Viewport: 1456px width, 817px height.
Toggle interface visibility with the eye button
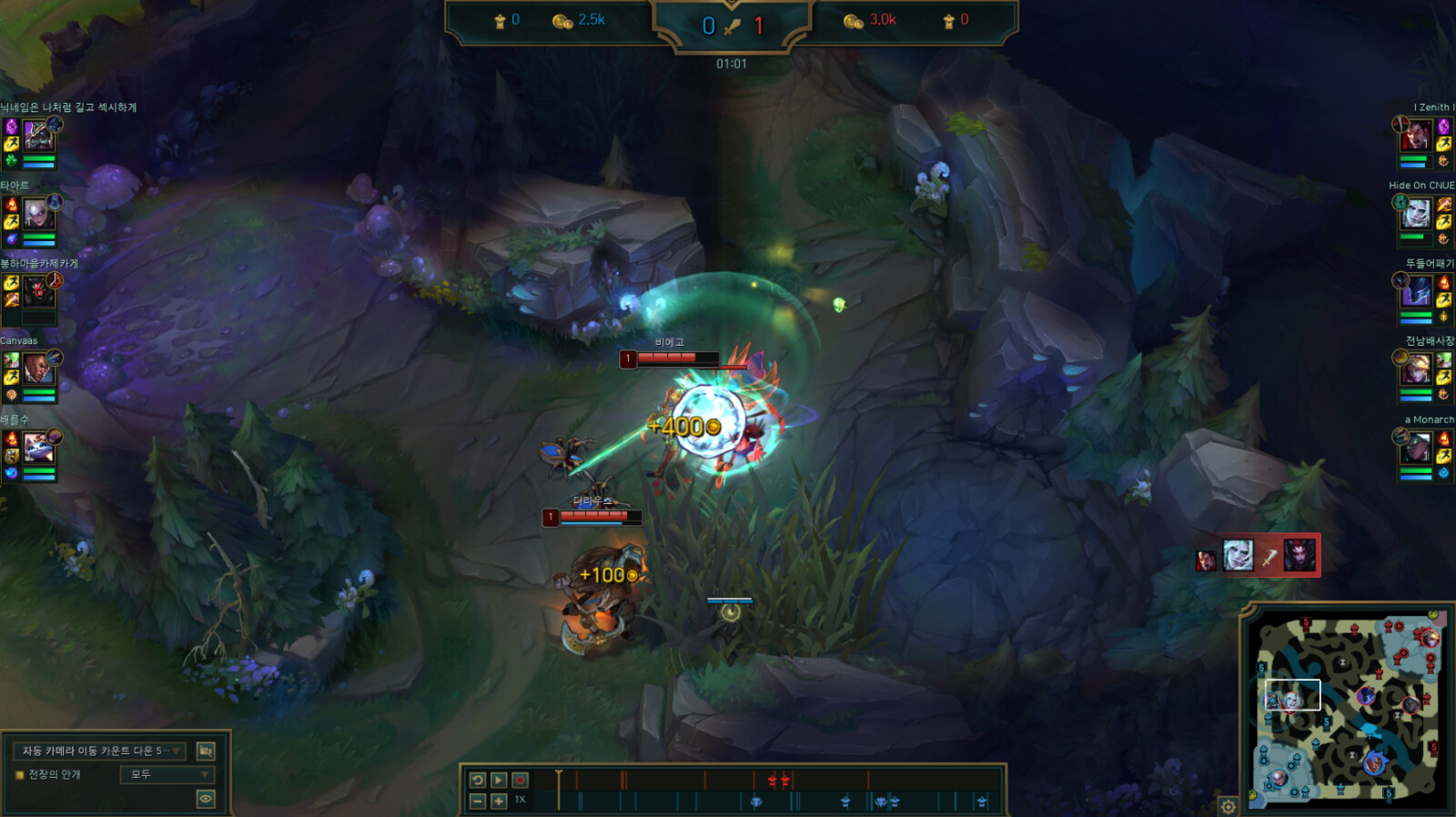point(206,799)
